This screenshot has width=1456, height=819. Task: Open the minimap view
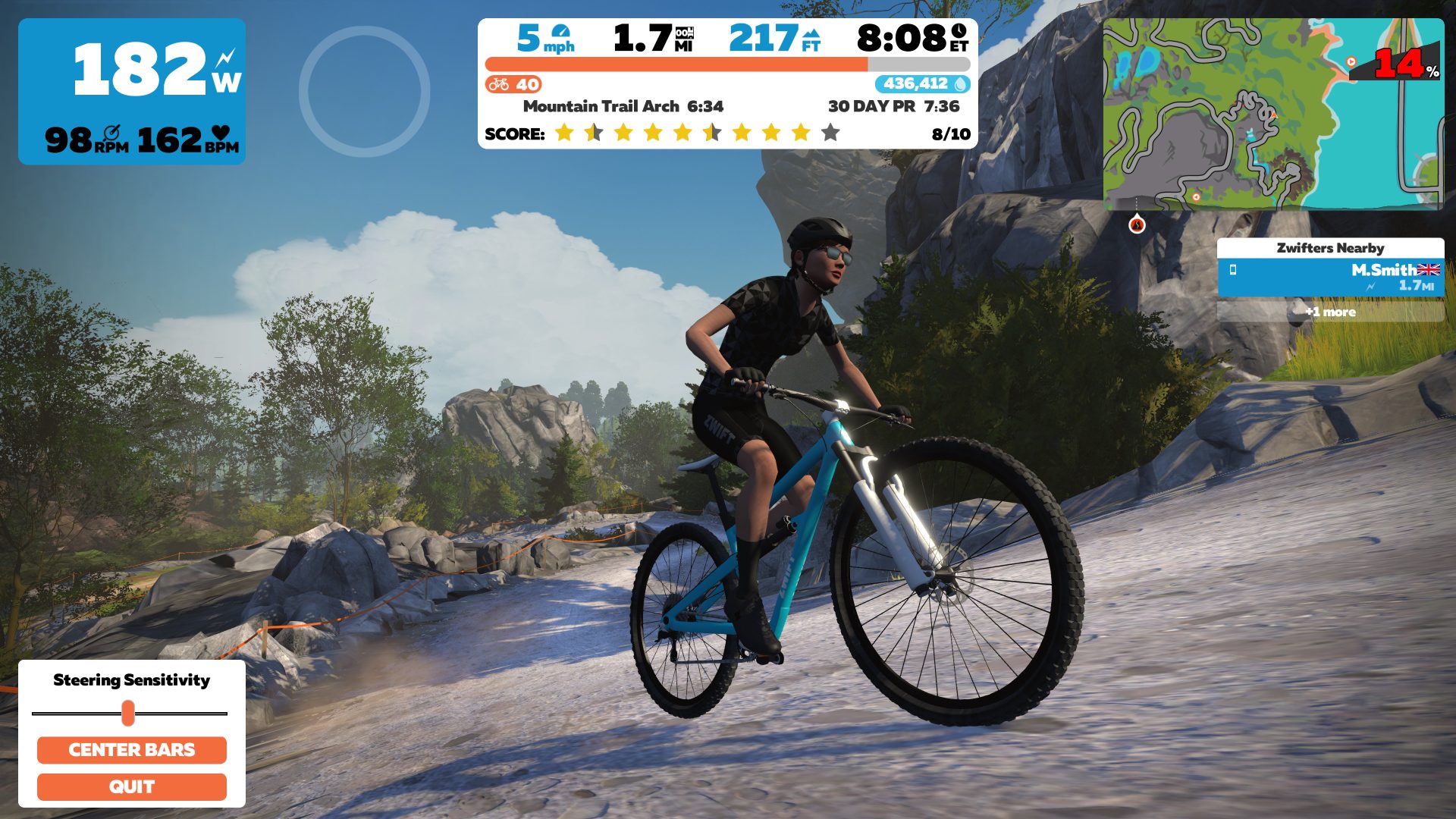(1272, 114)
